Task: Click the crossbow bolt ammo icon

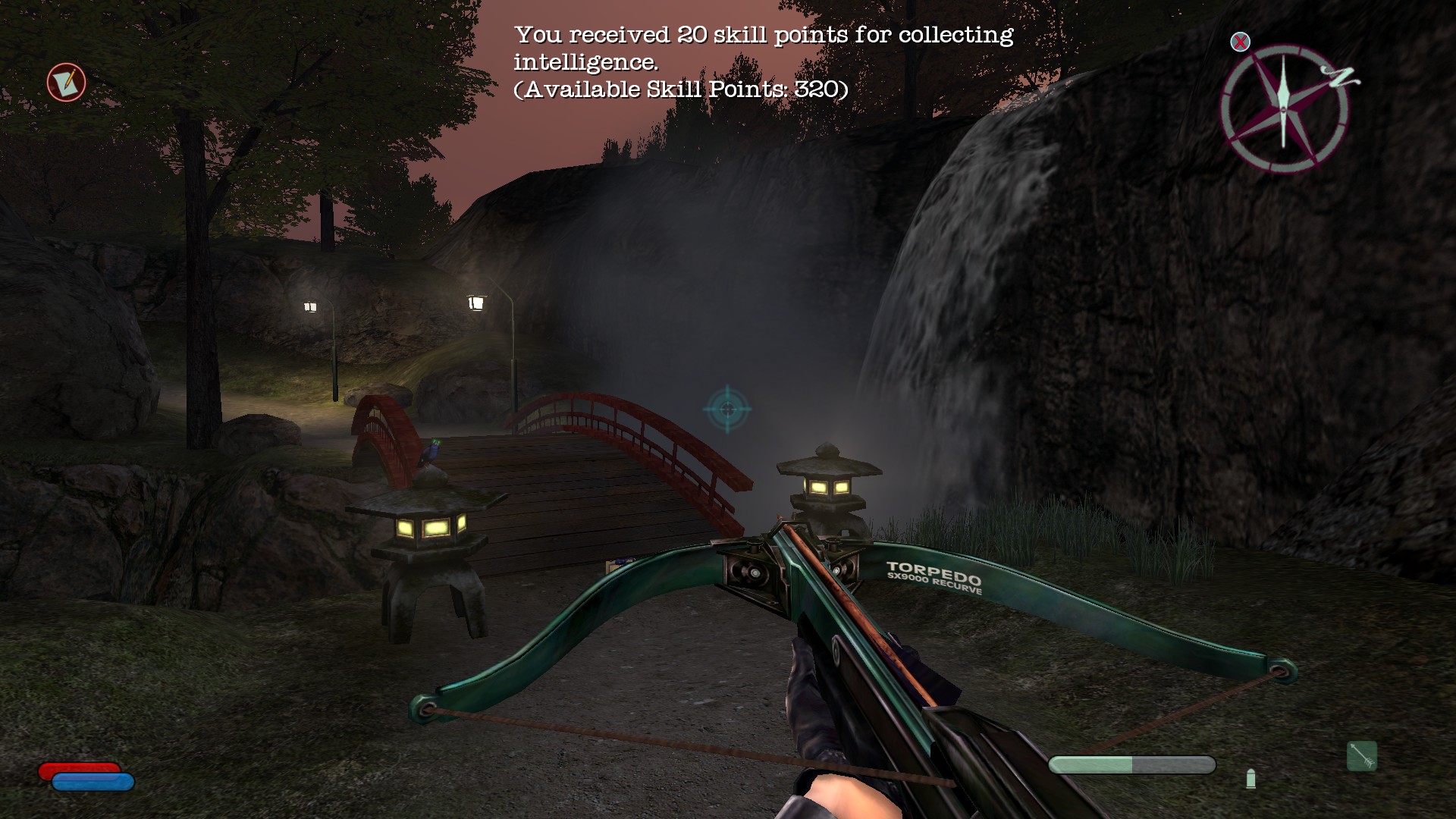Action: click(1361, 756)
